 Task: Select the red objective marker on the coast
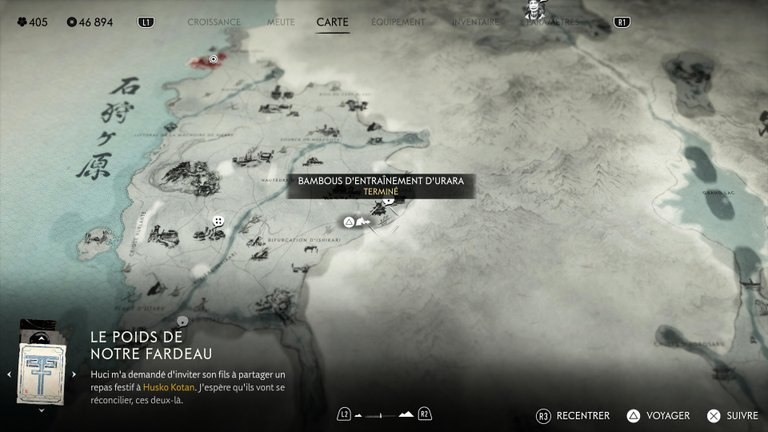[213, 59]
